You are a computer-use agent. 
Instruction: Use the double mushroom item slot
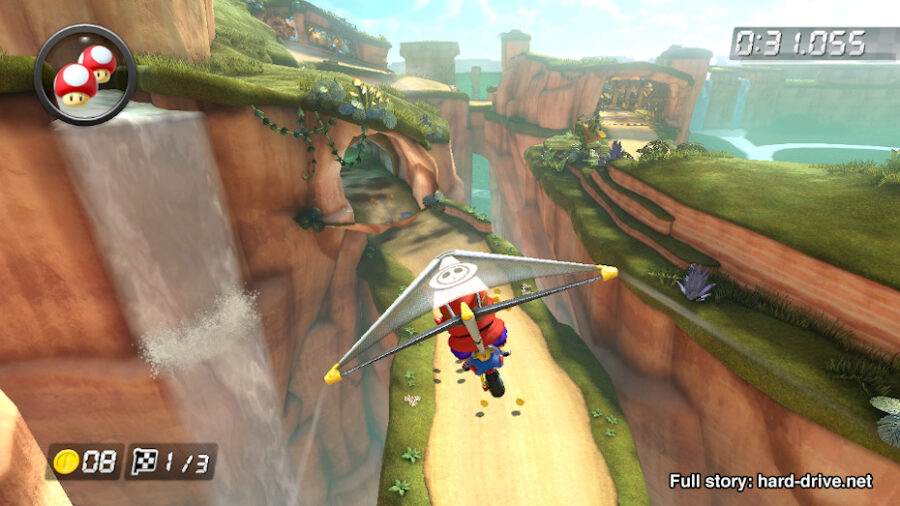85,74
